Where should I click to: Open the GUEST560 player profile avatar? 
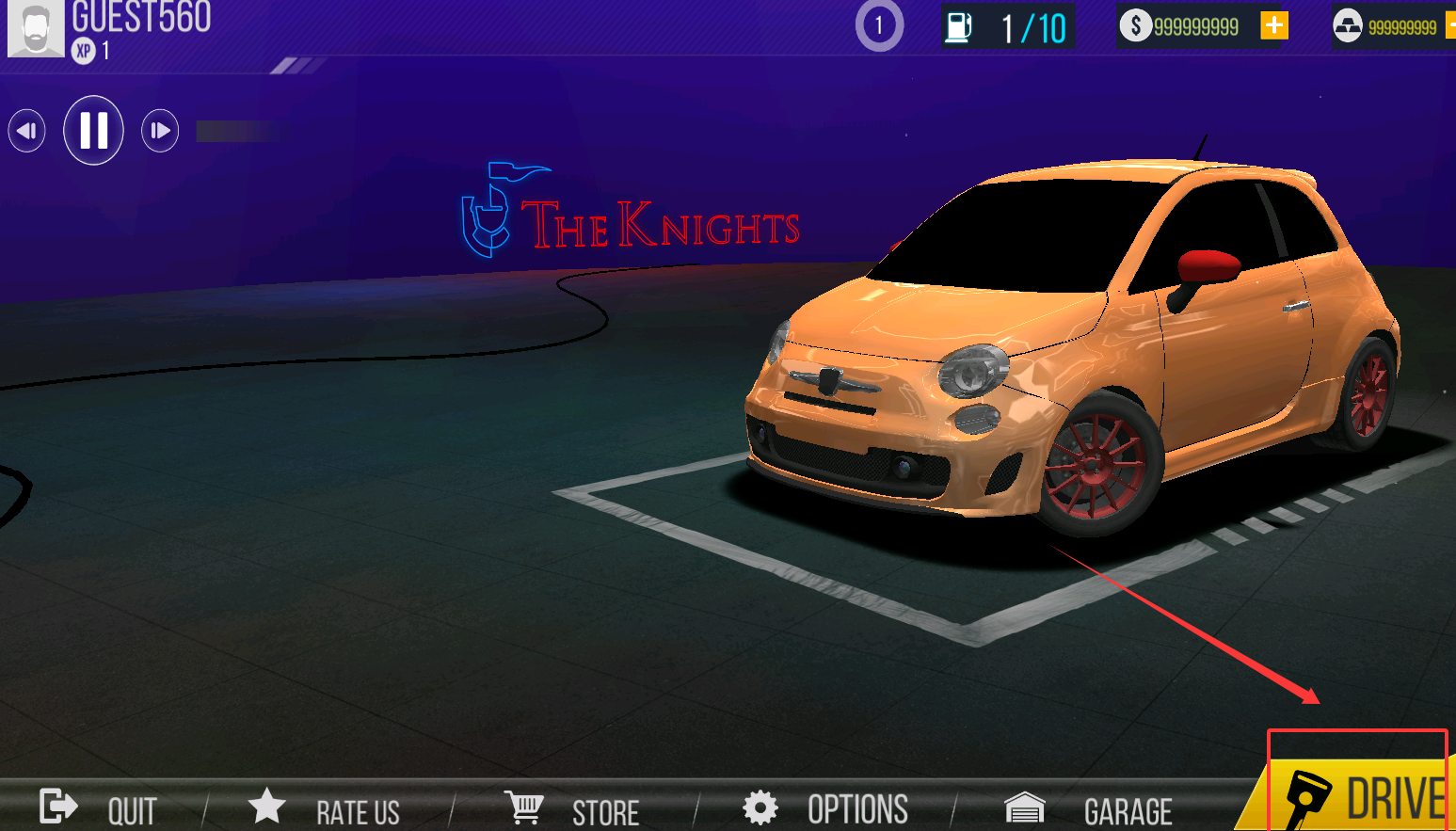36,28
